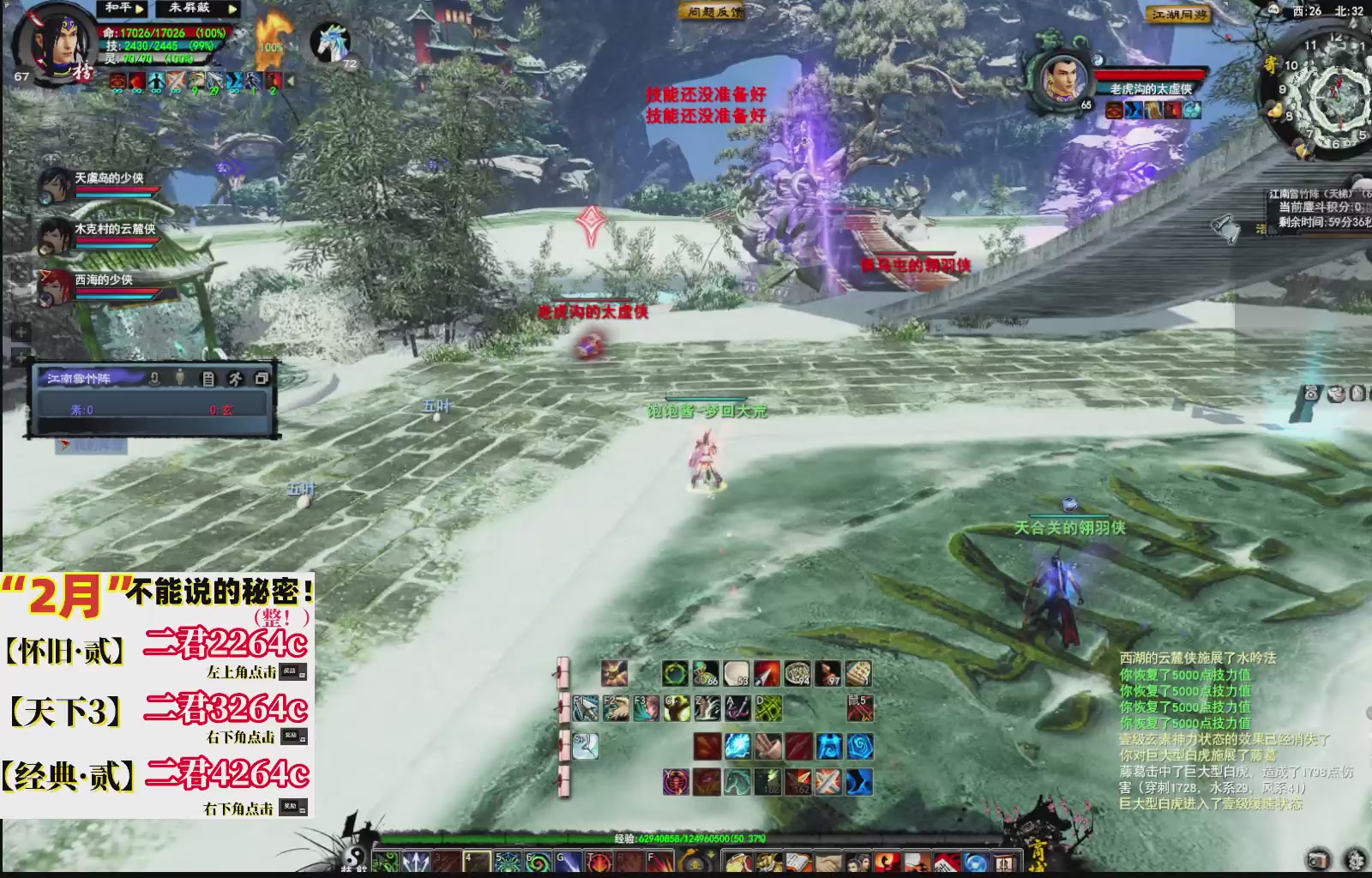Toggle the chat bubble icon above the minimap
Viewport: 1372px width, 878px height.
pos(1273,10)
